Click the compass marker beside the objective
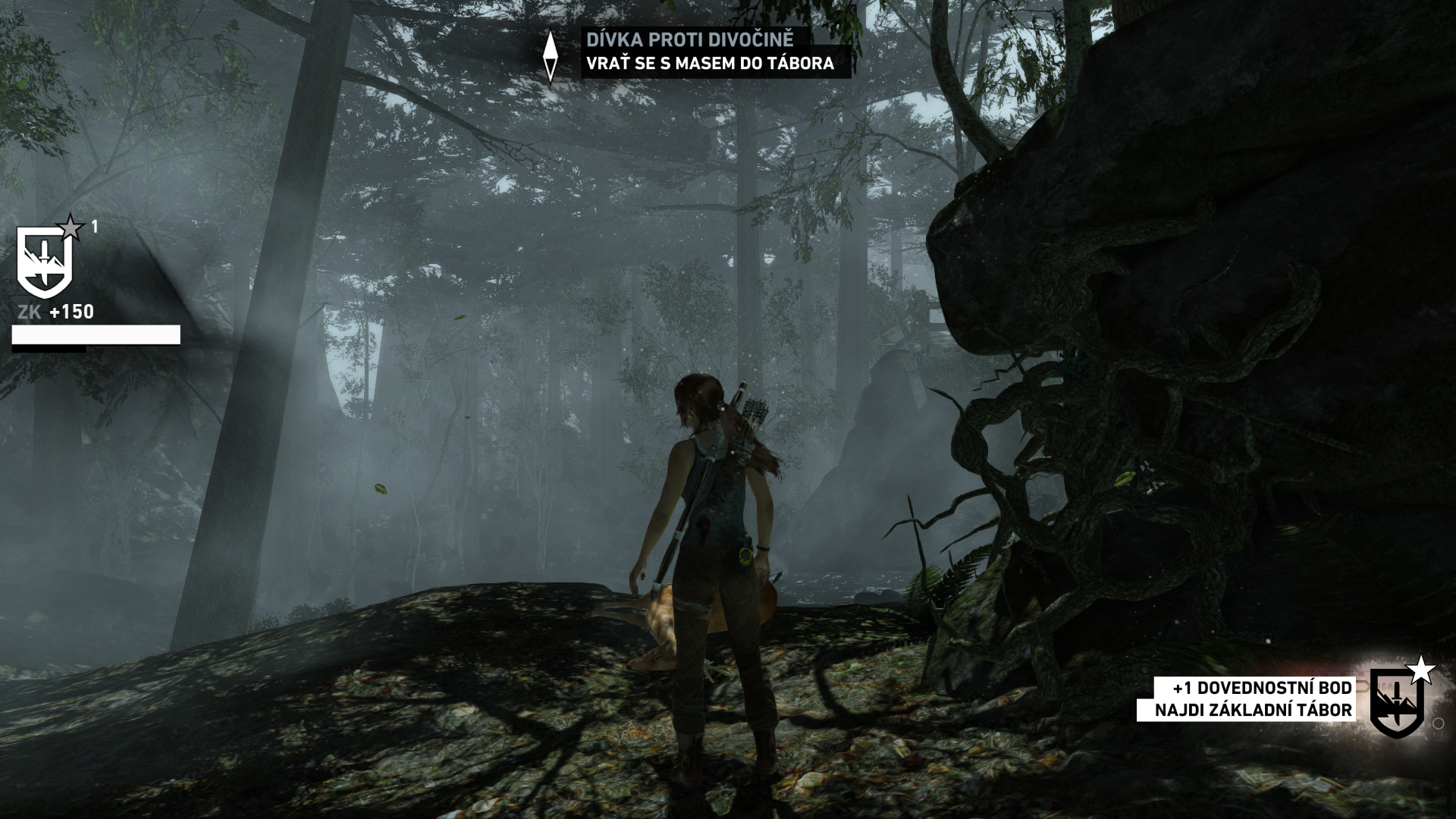1456x819 pixels. (x=551, y=55)
